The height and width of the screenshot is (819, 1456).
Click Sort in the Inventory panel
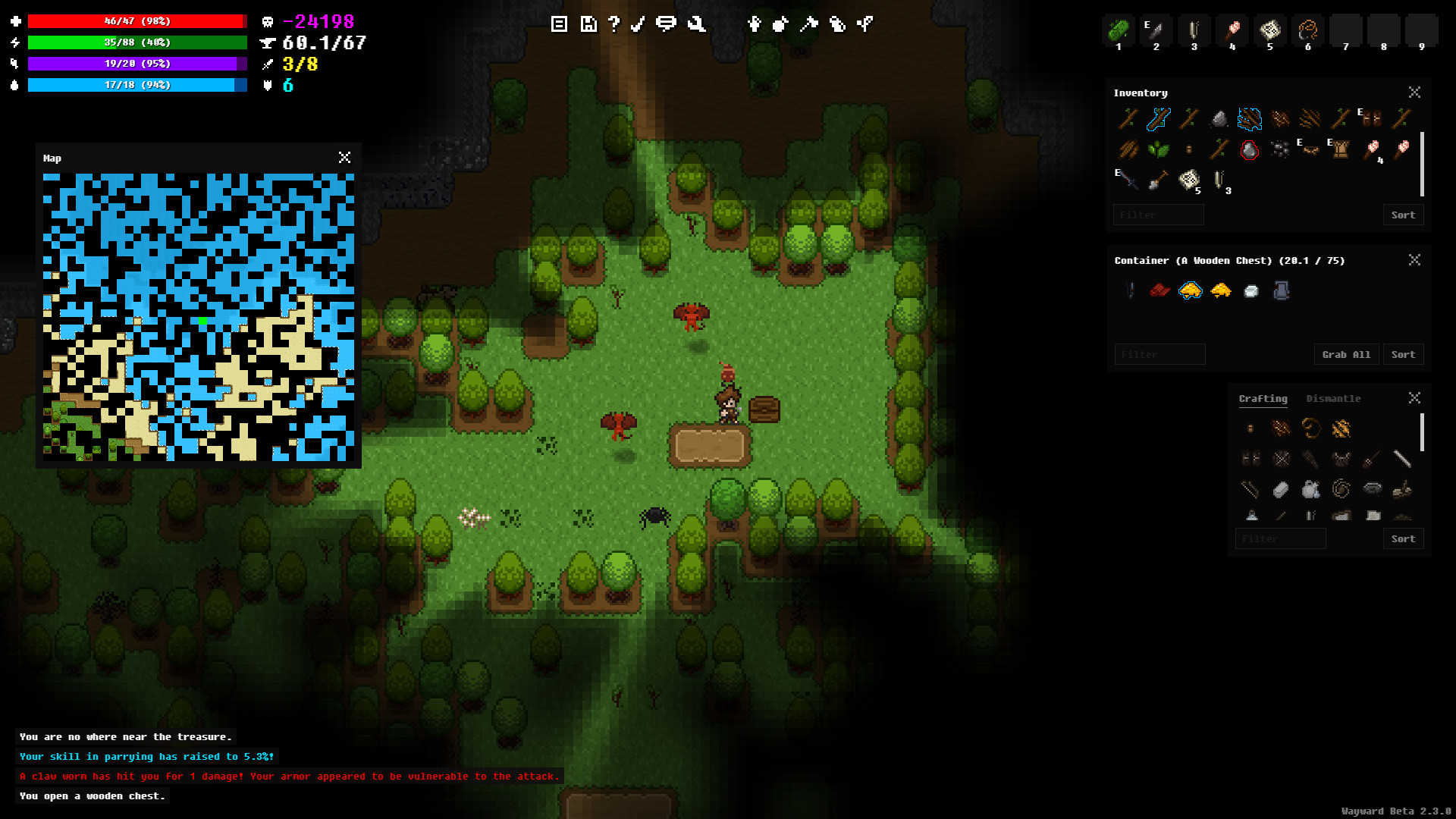pos(1403,215)
